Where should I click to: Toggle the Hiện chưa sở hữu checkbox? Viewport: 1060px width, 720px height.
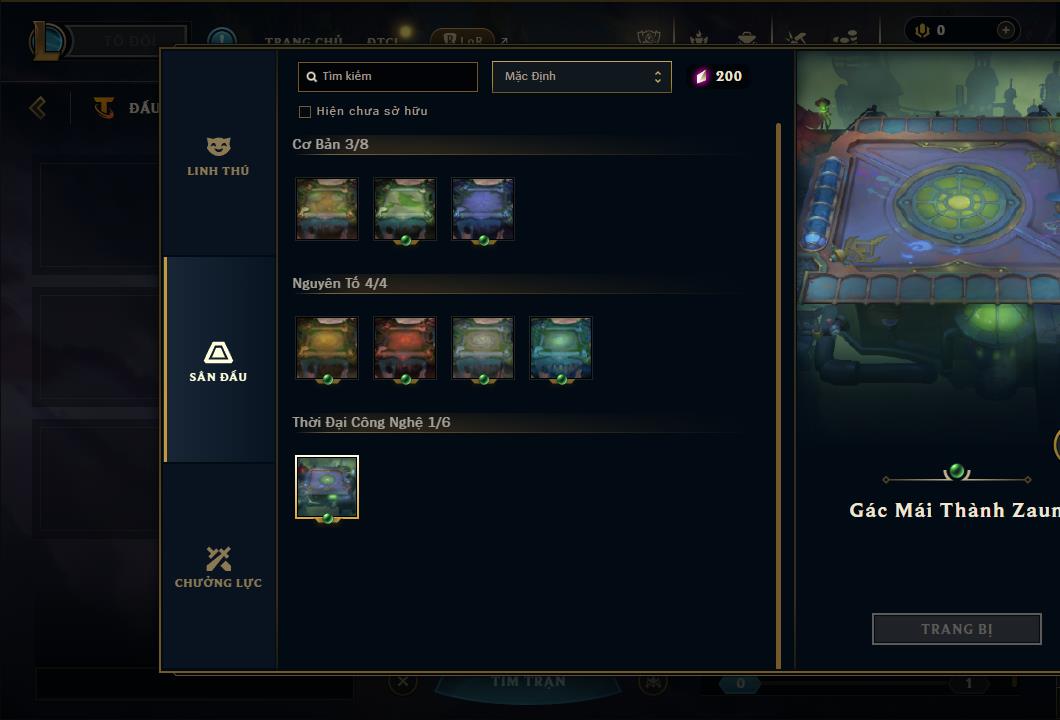pyautogui.click(x=305, y=111)
